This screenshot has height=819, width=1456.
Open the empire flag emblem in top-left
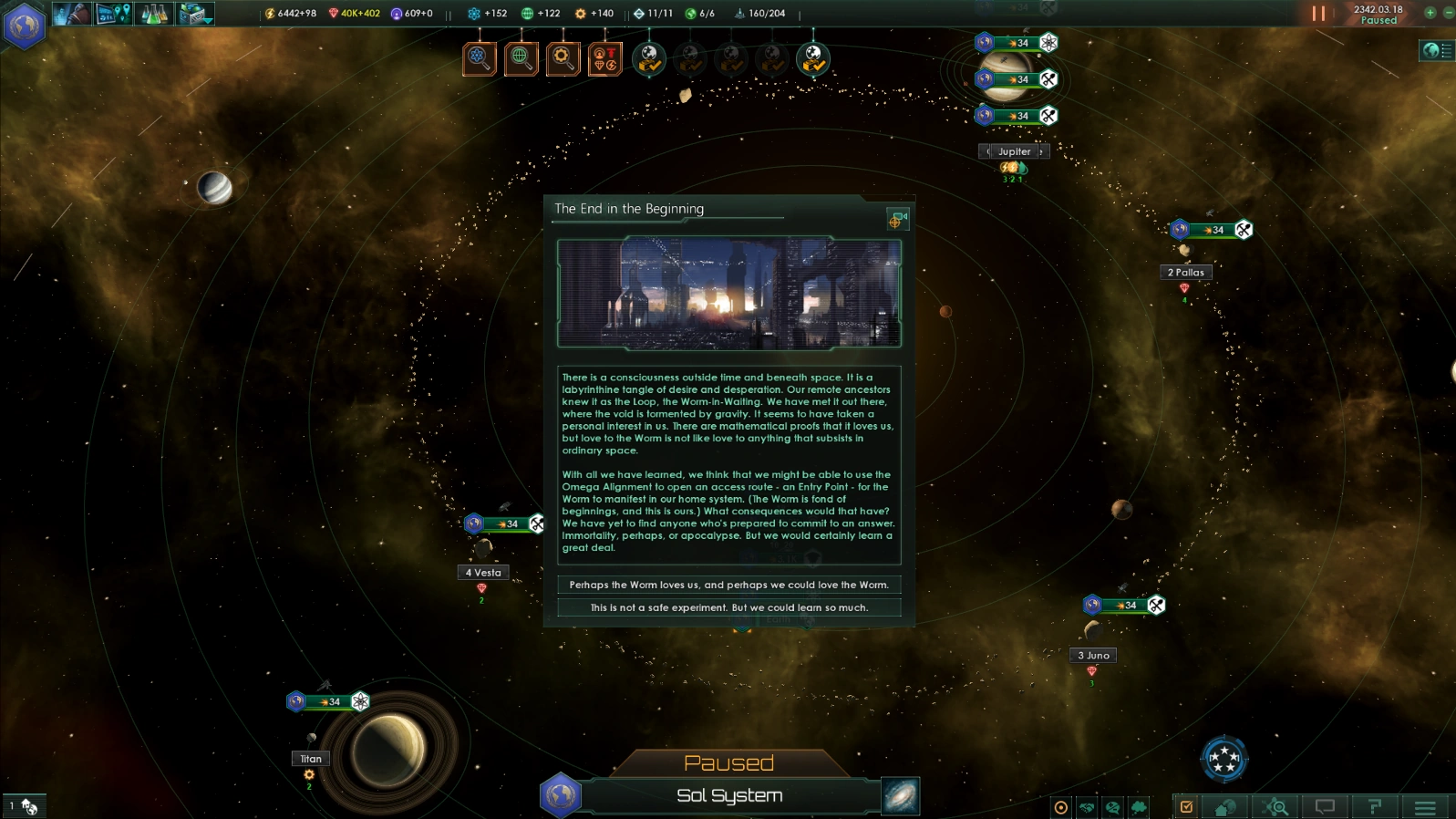[x=24, y=26]
